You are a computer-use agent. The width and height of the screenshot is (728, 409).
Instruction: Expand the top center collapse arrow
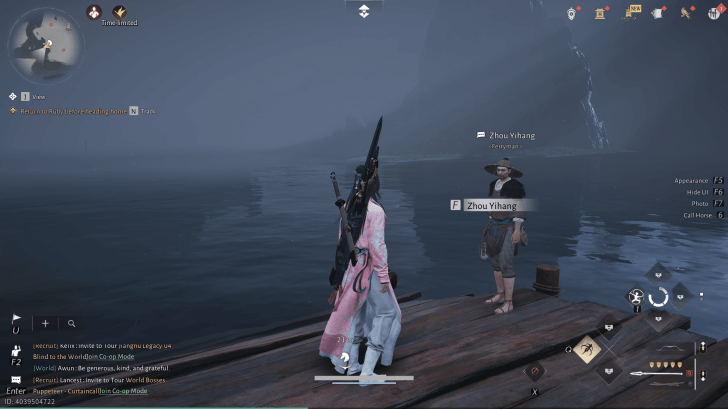click(364, 11)
